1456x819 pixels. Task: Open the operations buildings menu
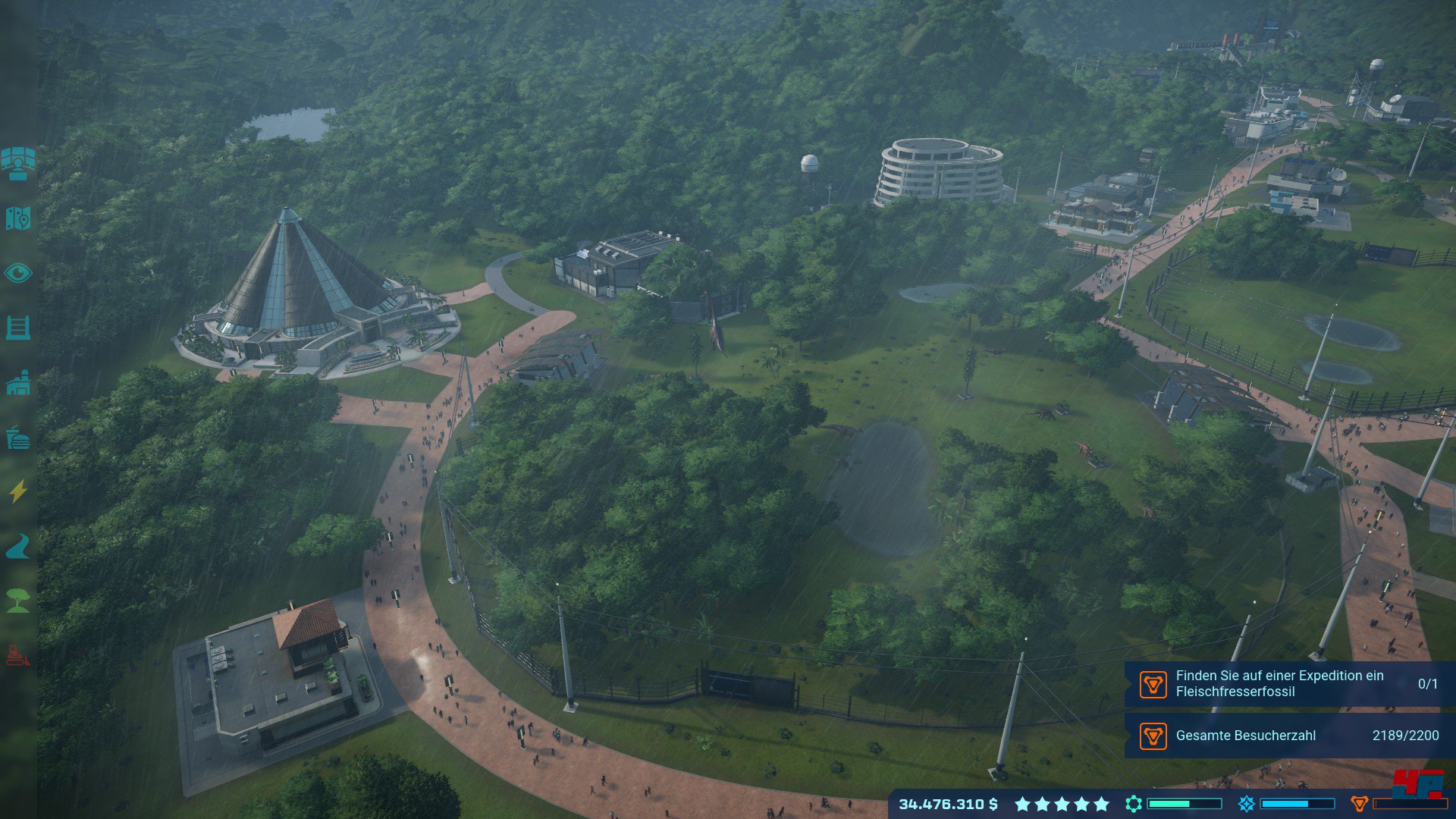tap(18, 383)
